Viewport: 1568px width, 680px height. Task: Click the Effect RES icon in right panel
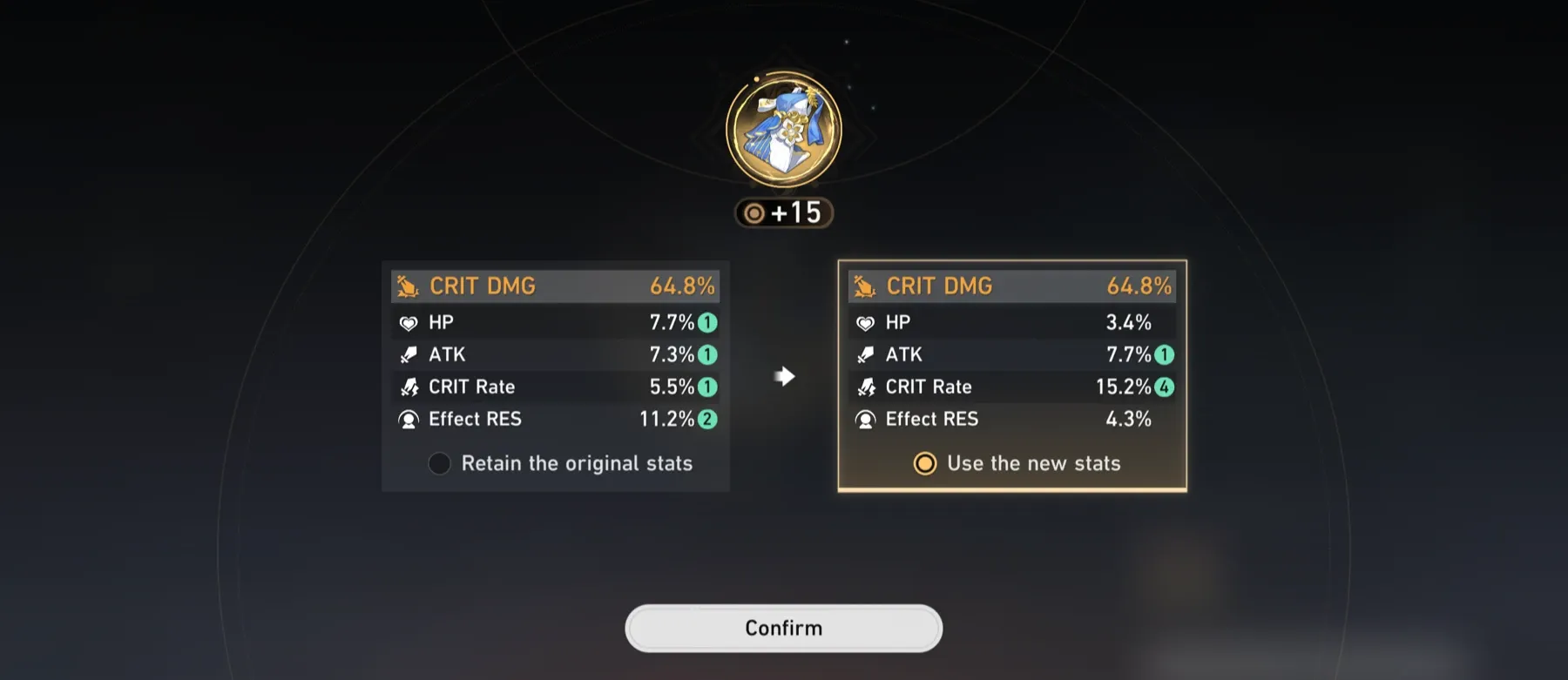(865, 419)
